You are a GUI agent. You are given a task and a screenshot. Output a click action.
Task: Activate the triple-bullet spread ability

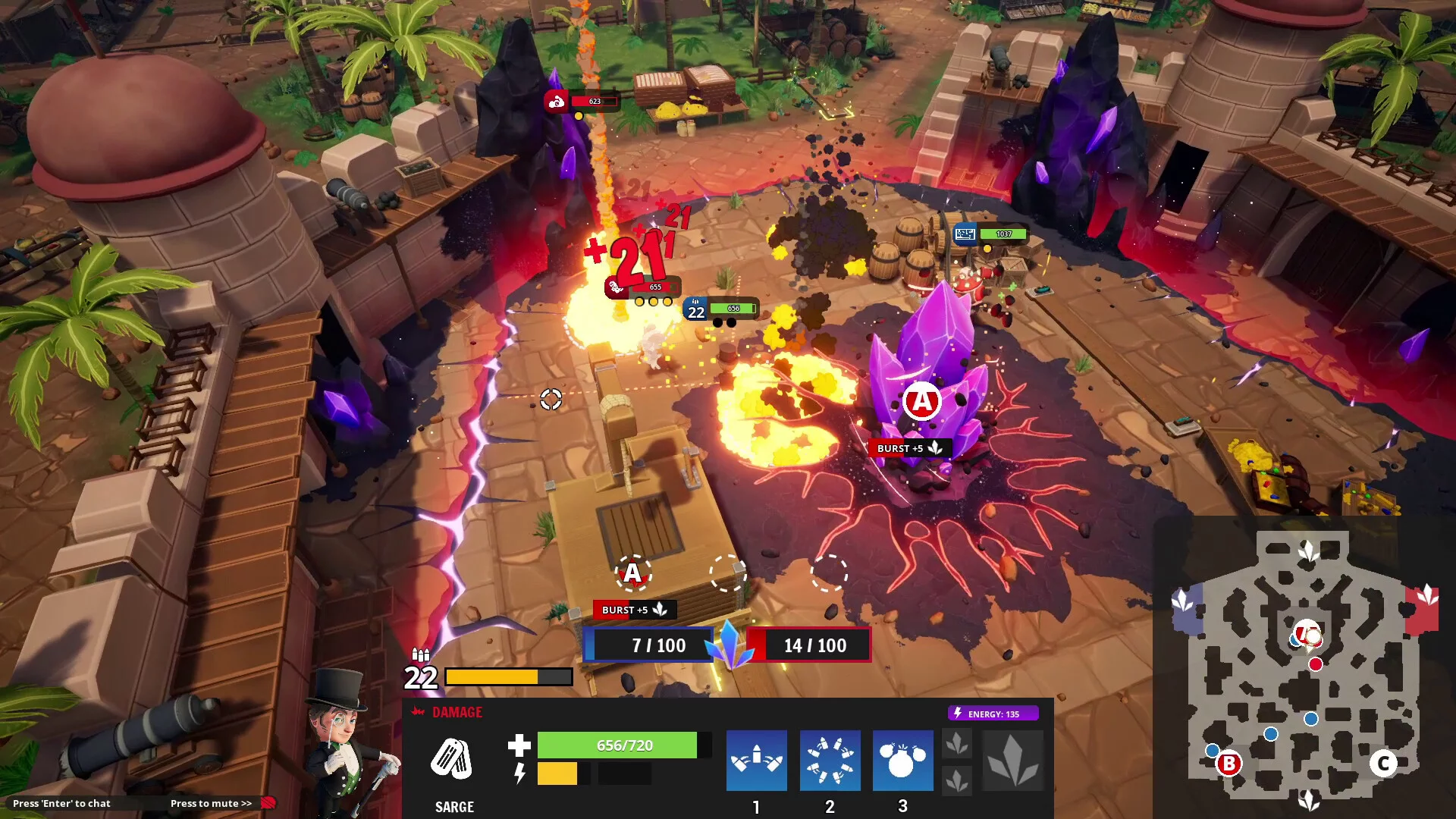tap(756, 760)
